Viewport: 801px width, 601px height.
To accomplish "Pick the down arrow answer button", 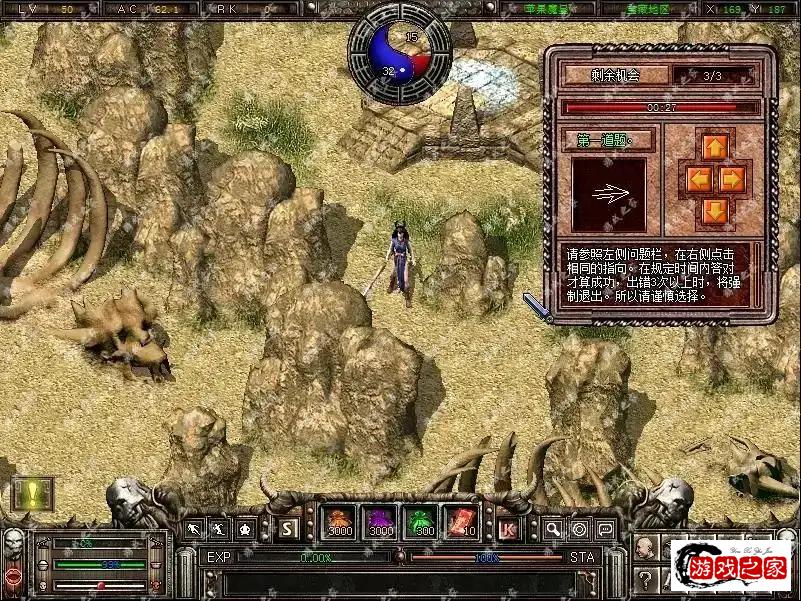I will coord(714,210).
